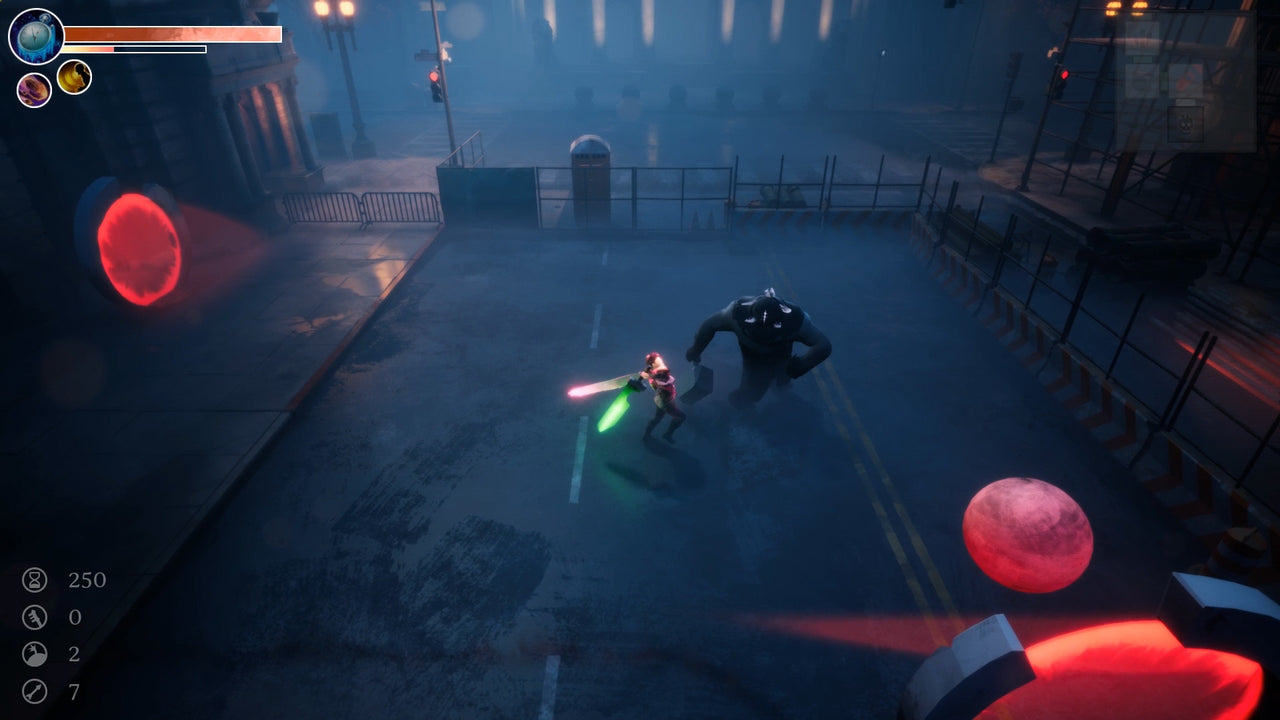Select the frozen clock ability icon
This screenshot has height=720, width=1280.
coord(34,35)
